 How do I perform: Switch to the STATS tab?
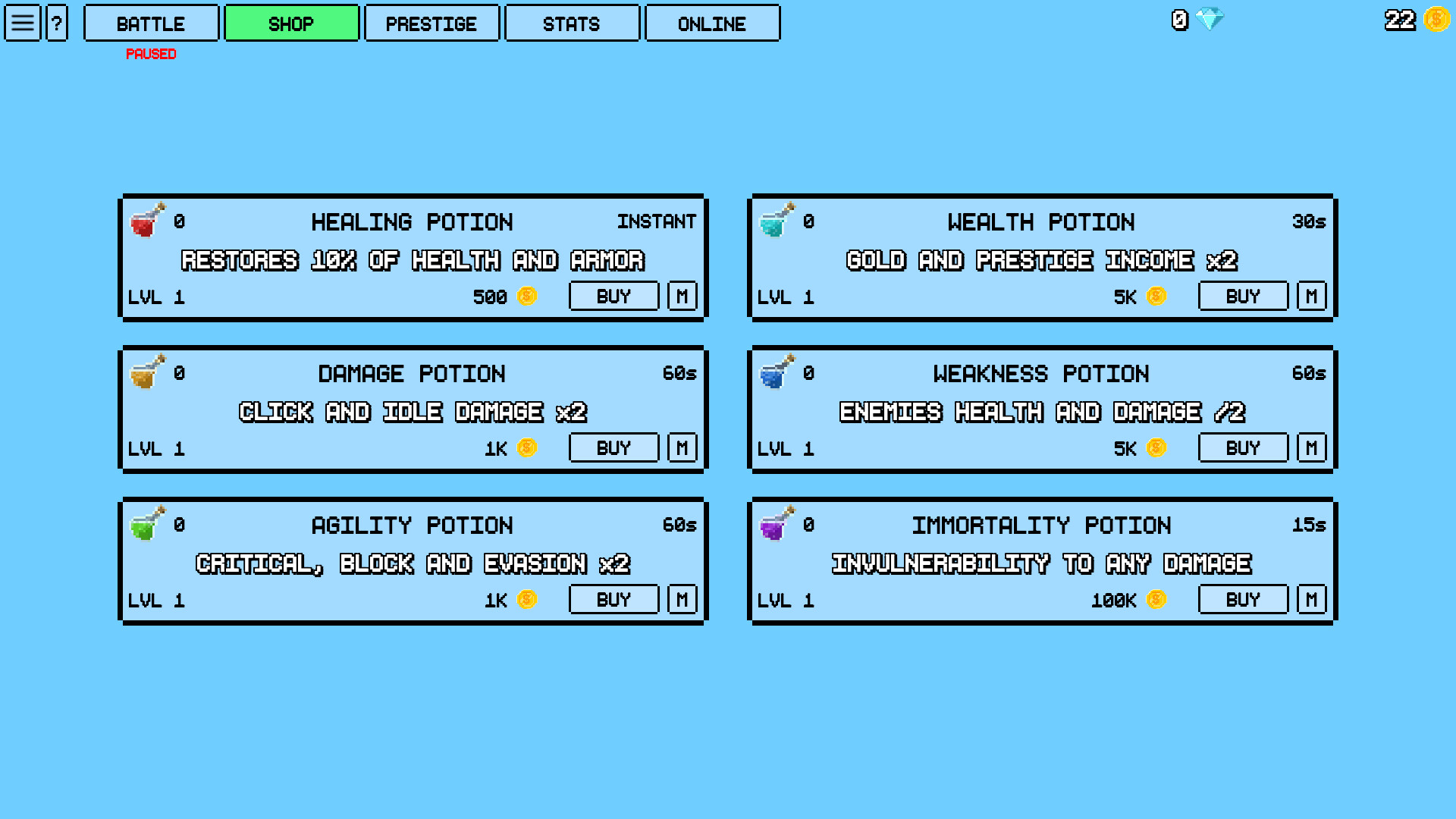point(572,23)
